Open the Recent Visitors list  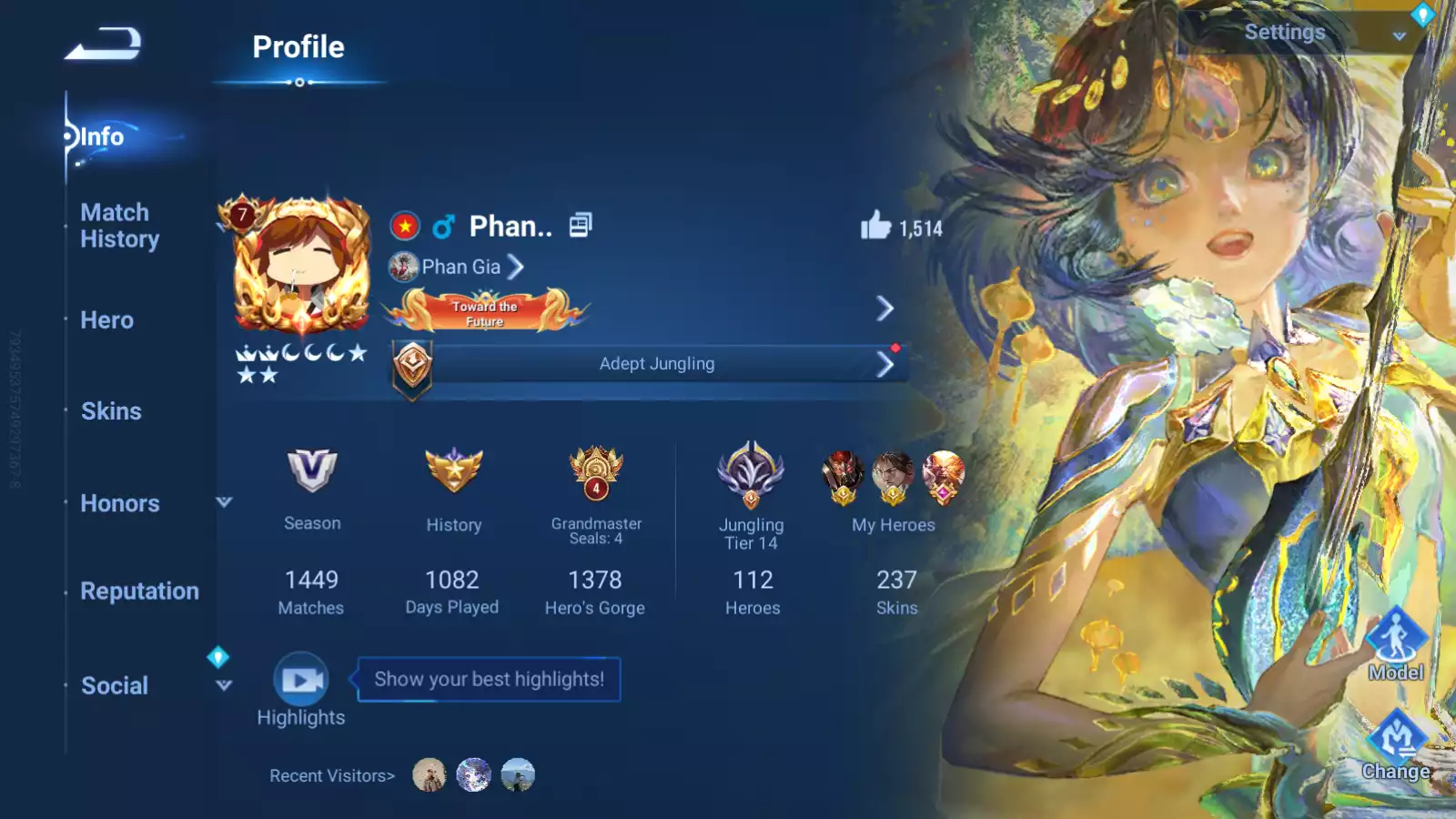point(332,776)
